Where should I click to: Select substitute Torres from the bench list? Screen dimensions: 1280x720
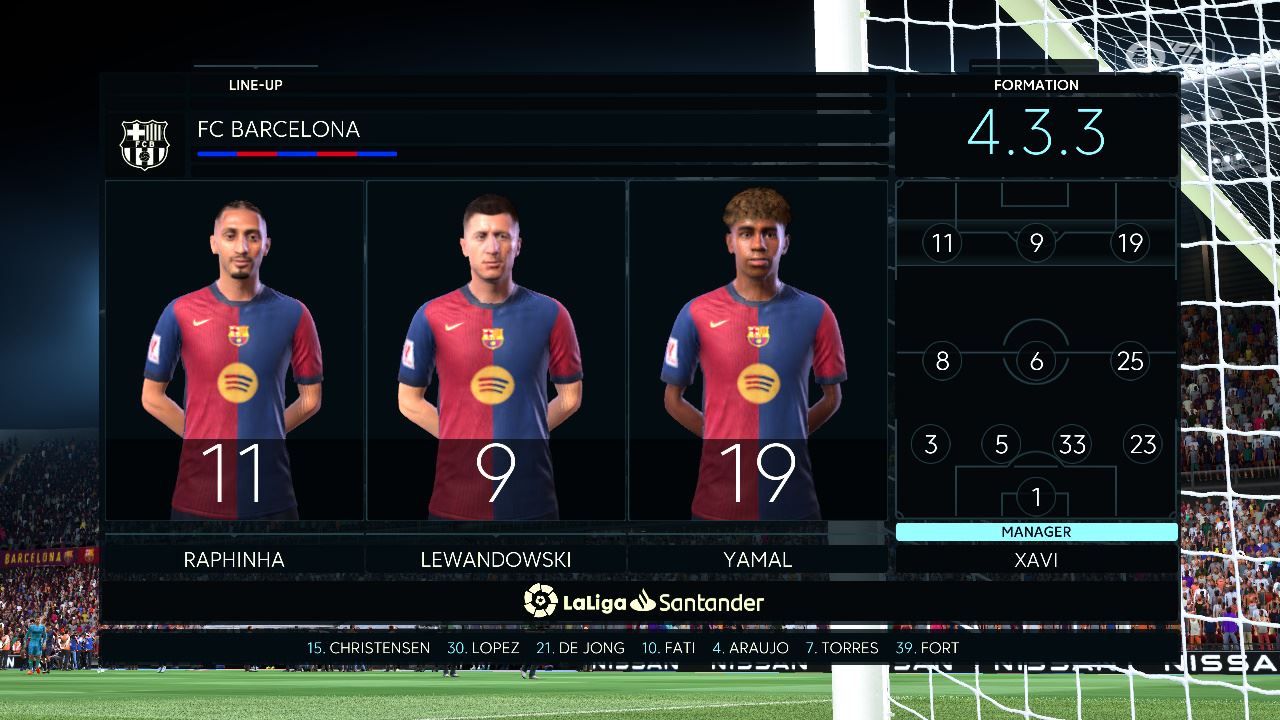[x=842, y=648]
